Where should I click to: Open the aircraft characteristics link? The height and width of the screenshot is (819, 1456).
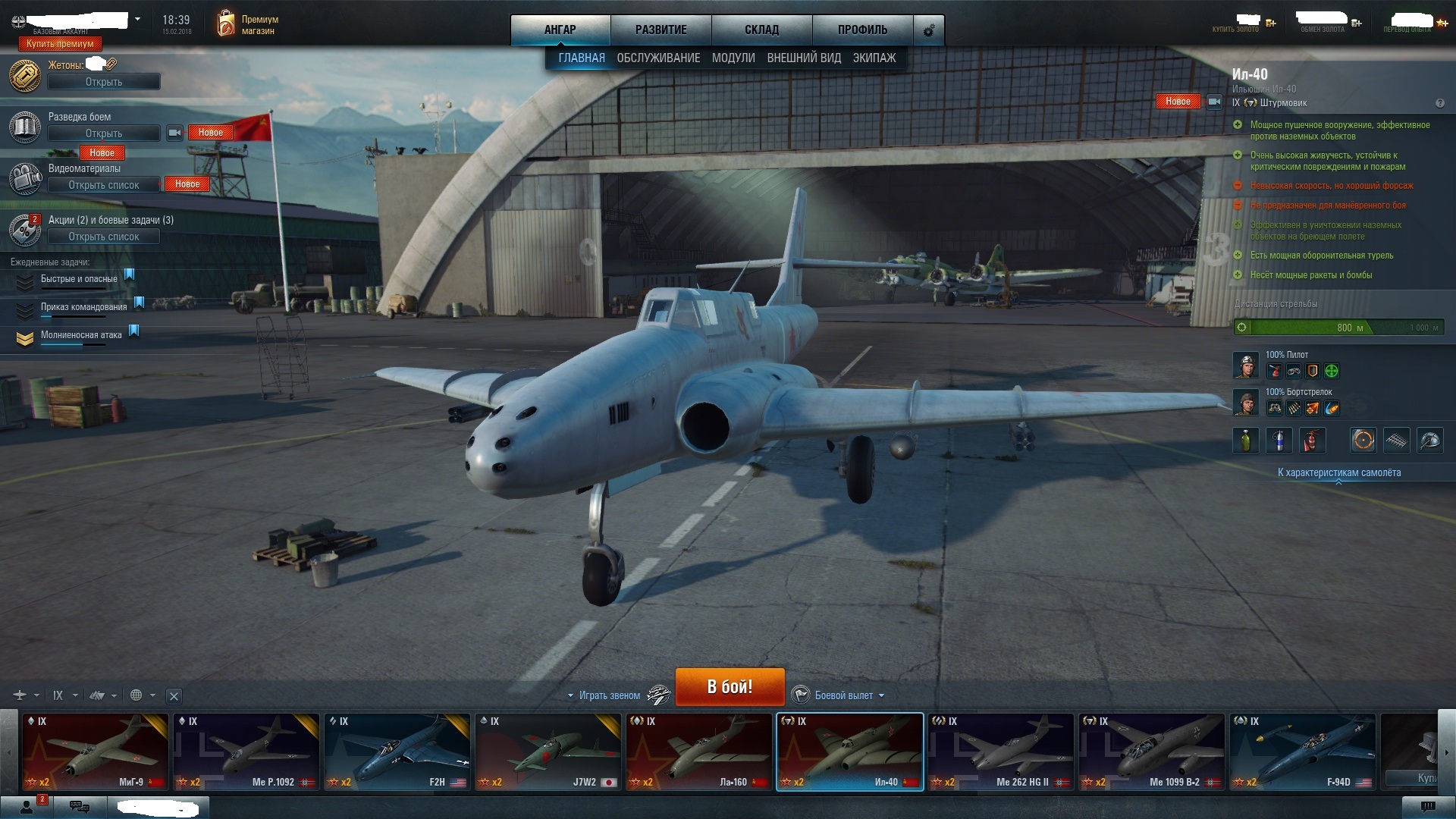[x=1338, y=472]
